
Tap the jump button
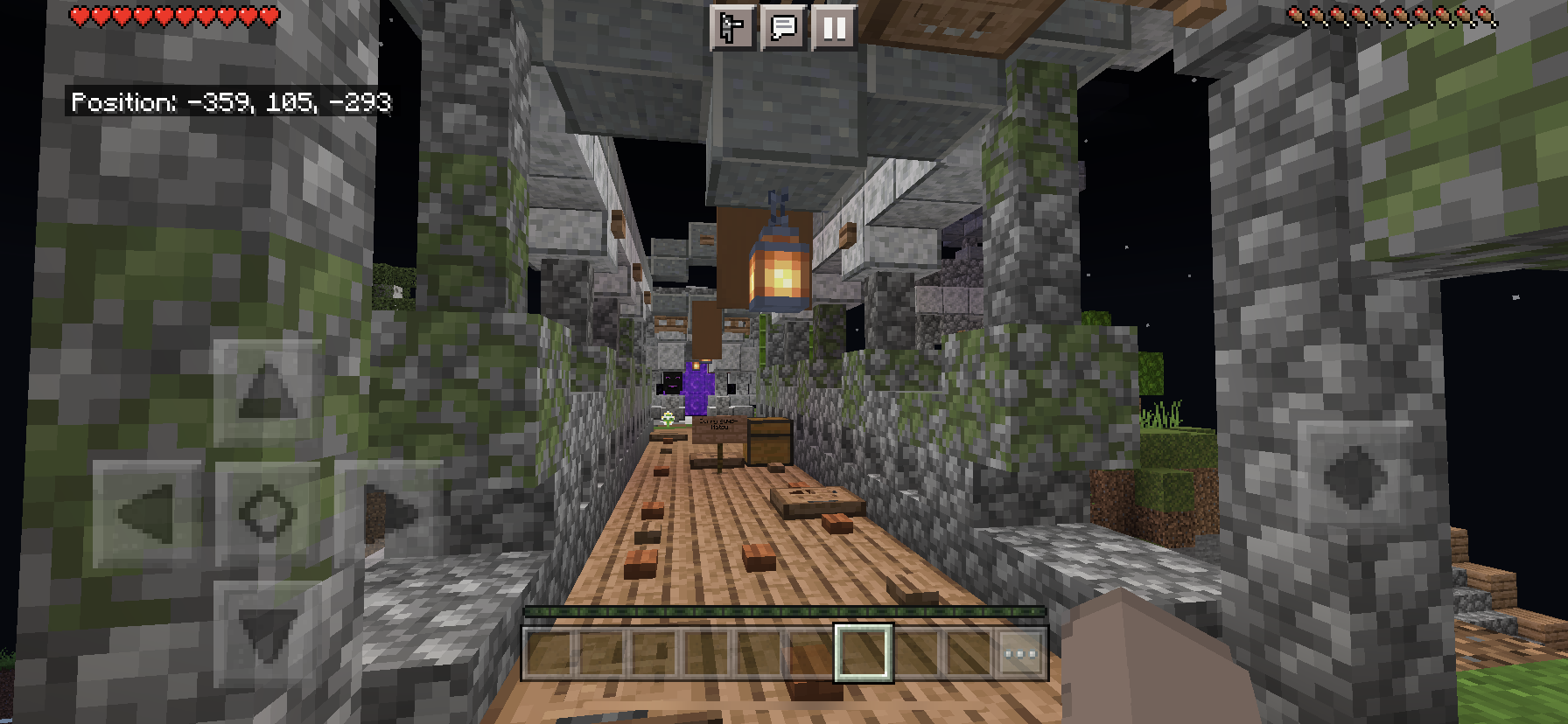click(x=1354, y=477)
